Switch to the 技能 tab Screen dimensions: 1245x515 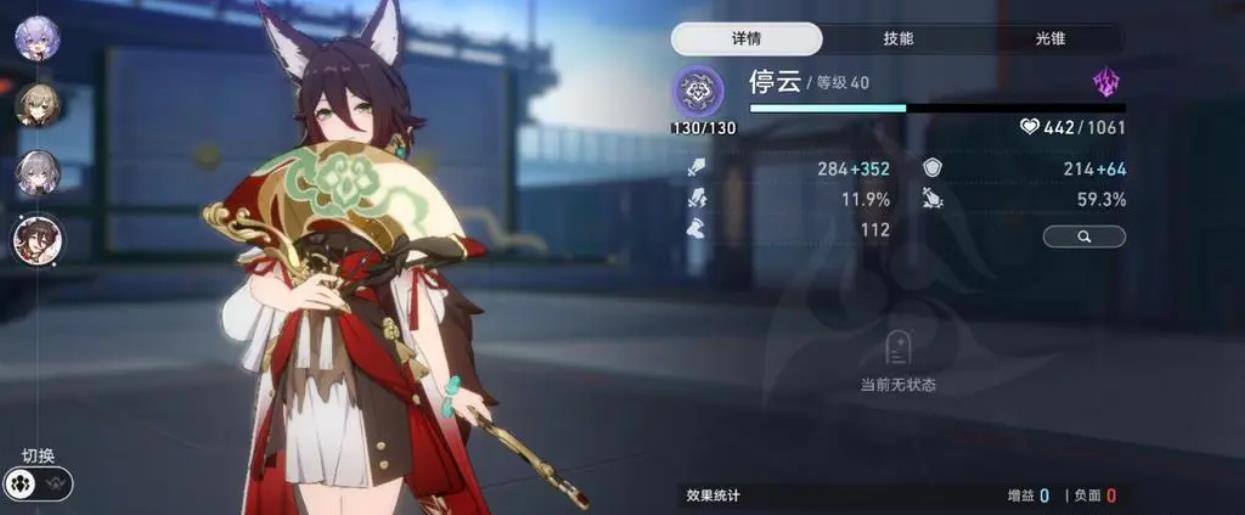click(x=898, y=39)
